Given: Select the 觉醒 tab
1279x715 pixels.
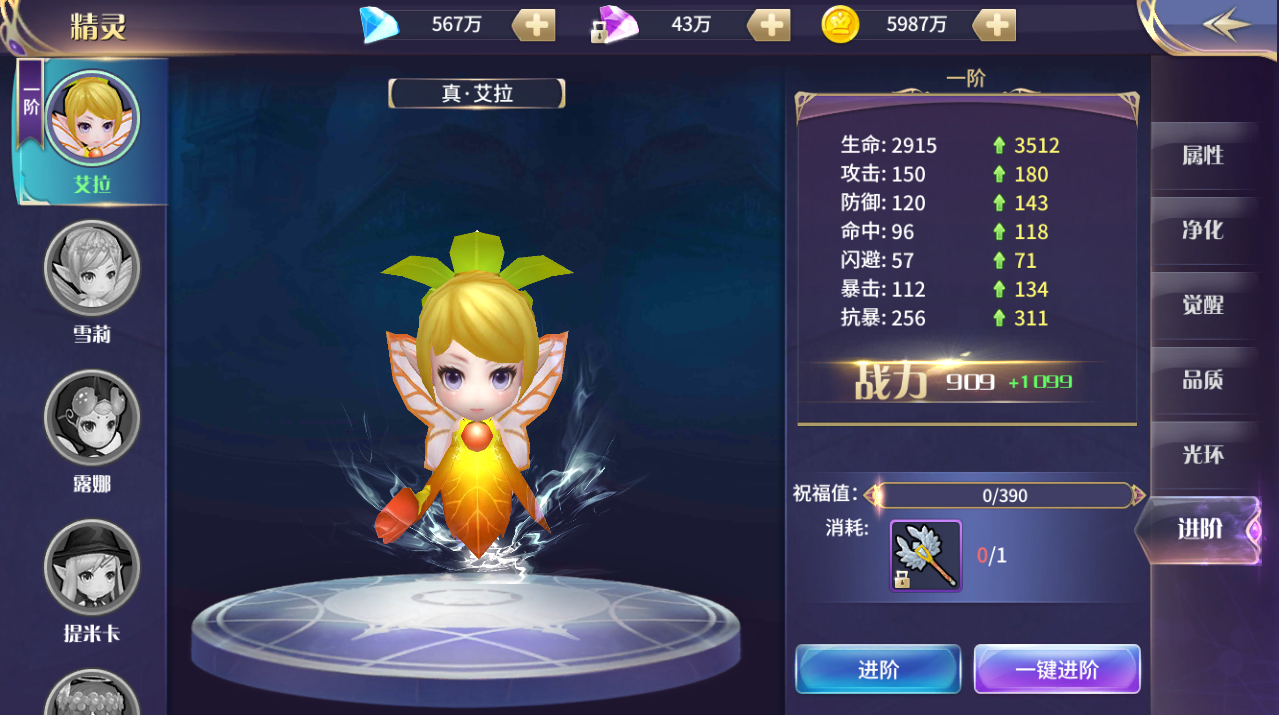Looking at the screenshot, I should click(1202, 306).
